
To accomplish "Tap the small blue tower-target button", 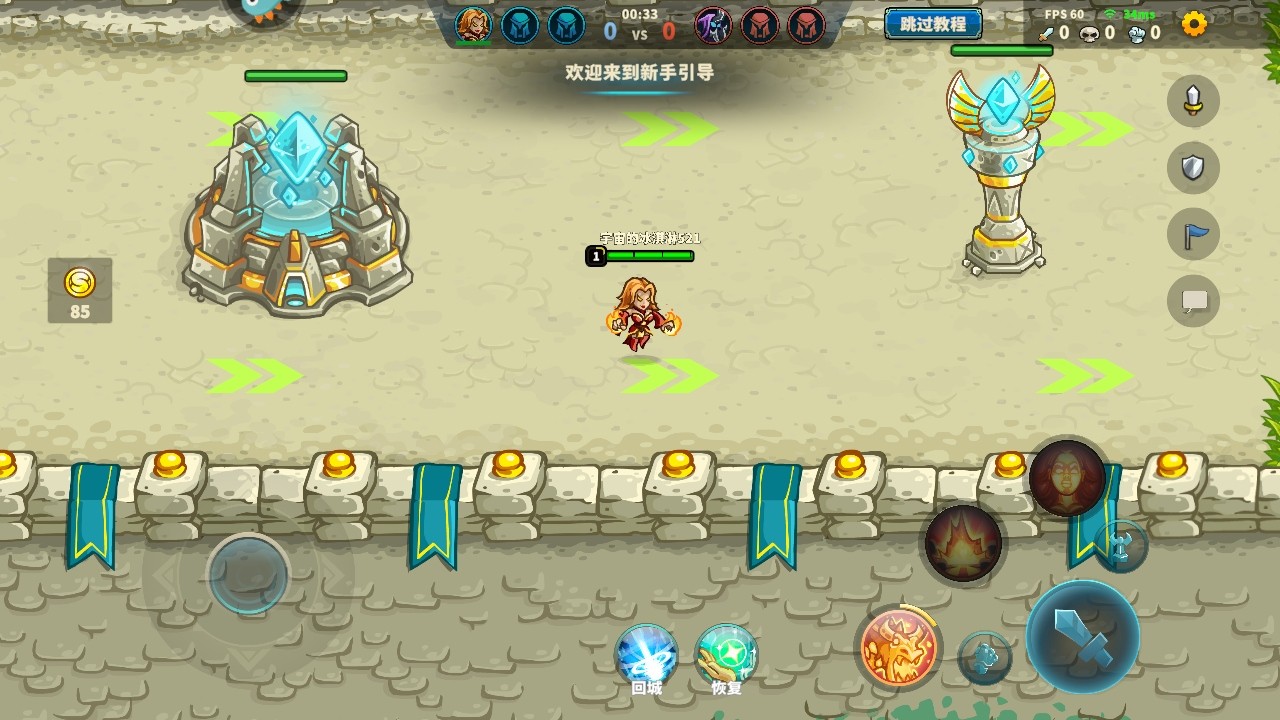I will click(x=1120, y=546).
